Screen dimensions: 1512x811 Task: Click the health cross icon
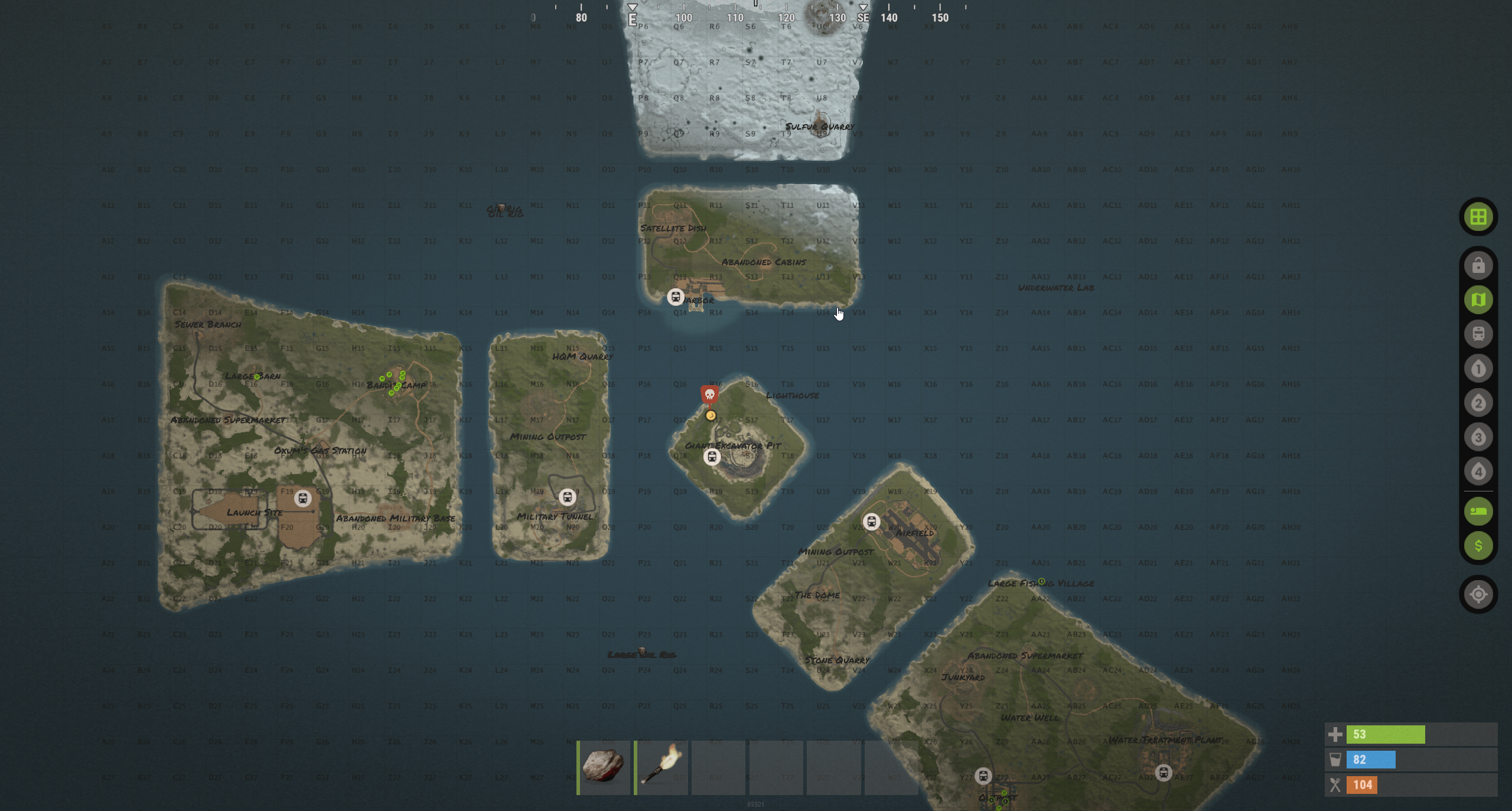coord(1337,735)
